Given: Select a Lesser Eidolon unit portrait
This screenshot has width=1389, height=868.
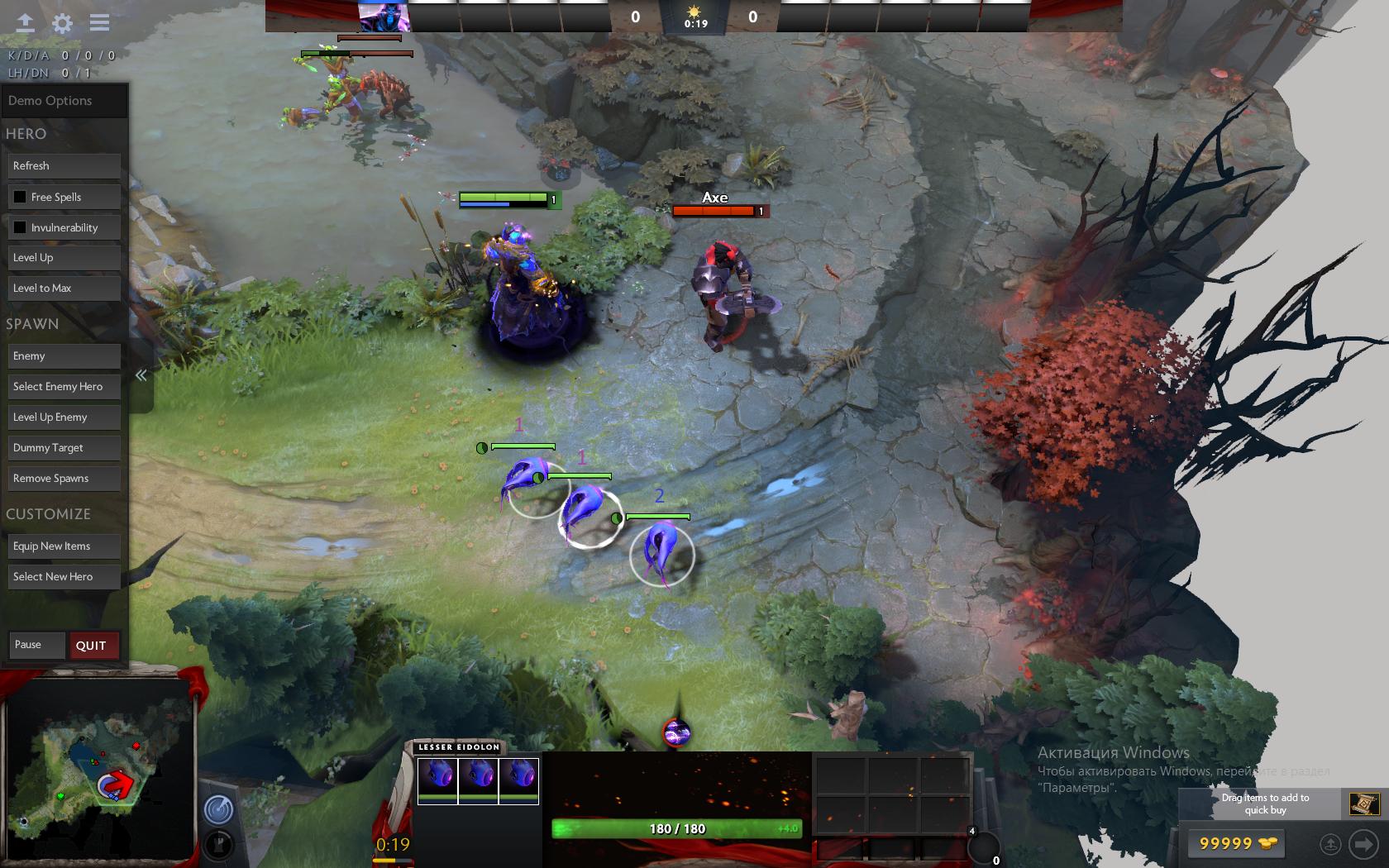Looking at the screenshot, I should pyautogui.click(x=438, y=778).
